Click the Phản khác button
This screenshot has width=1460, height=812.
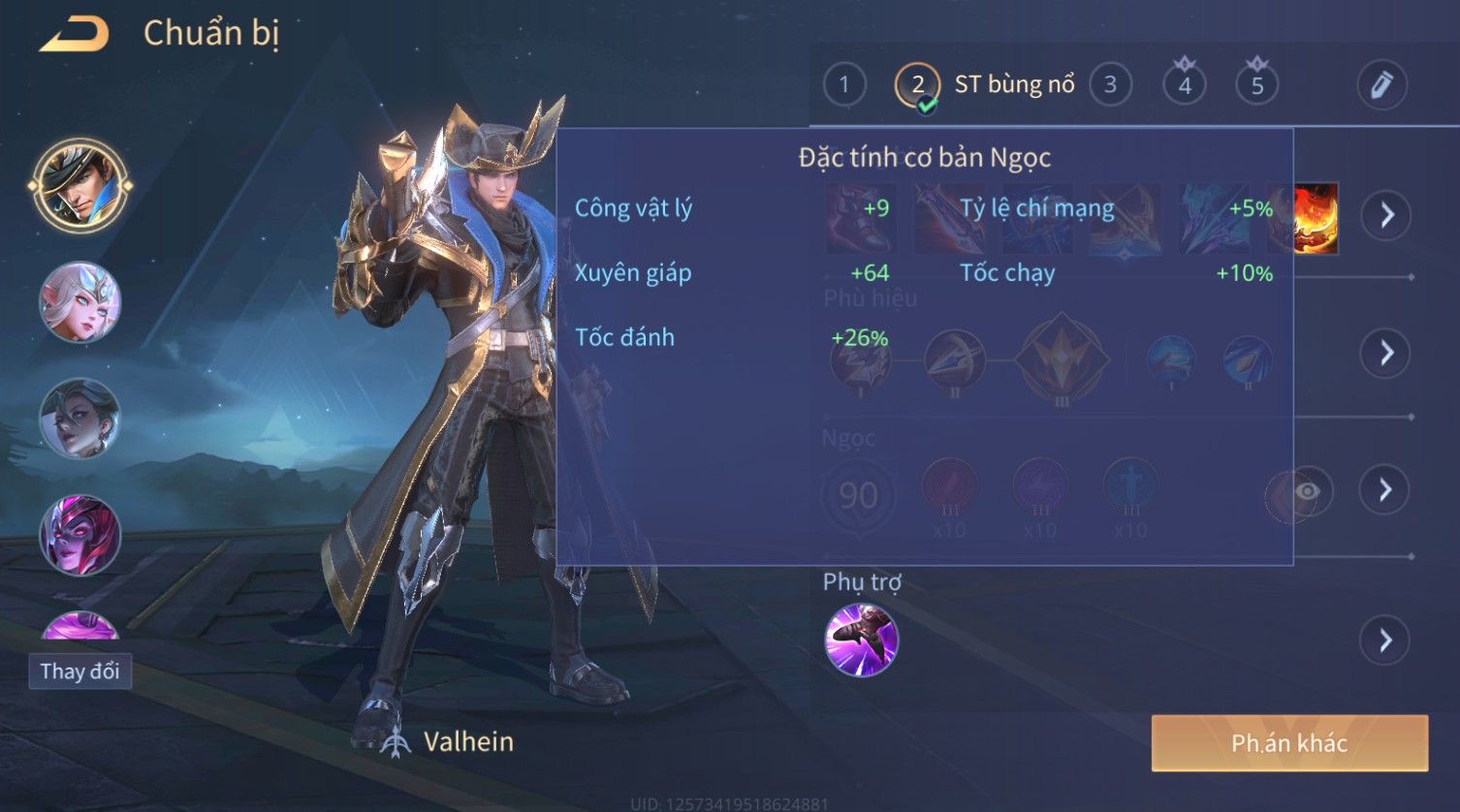1288,743
